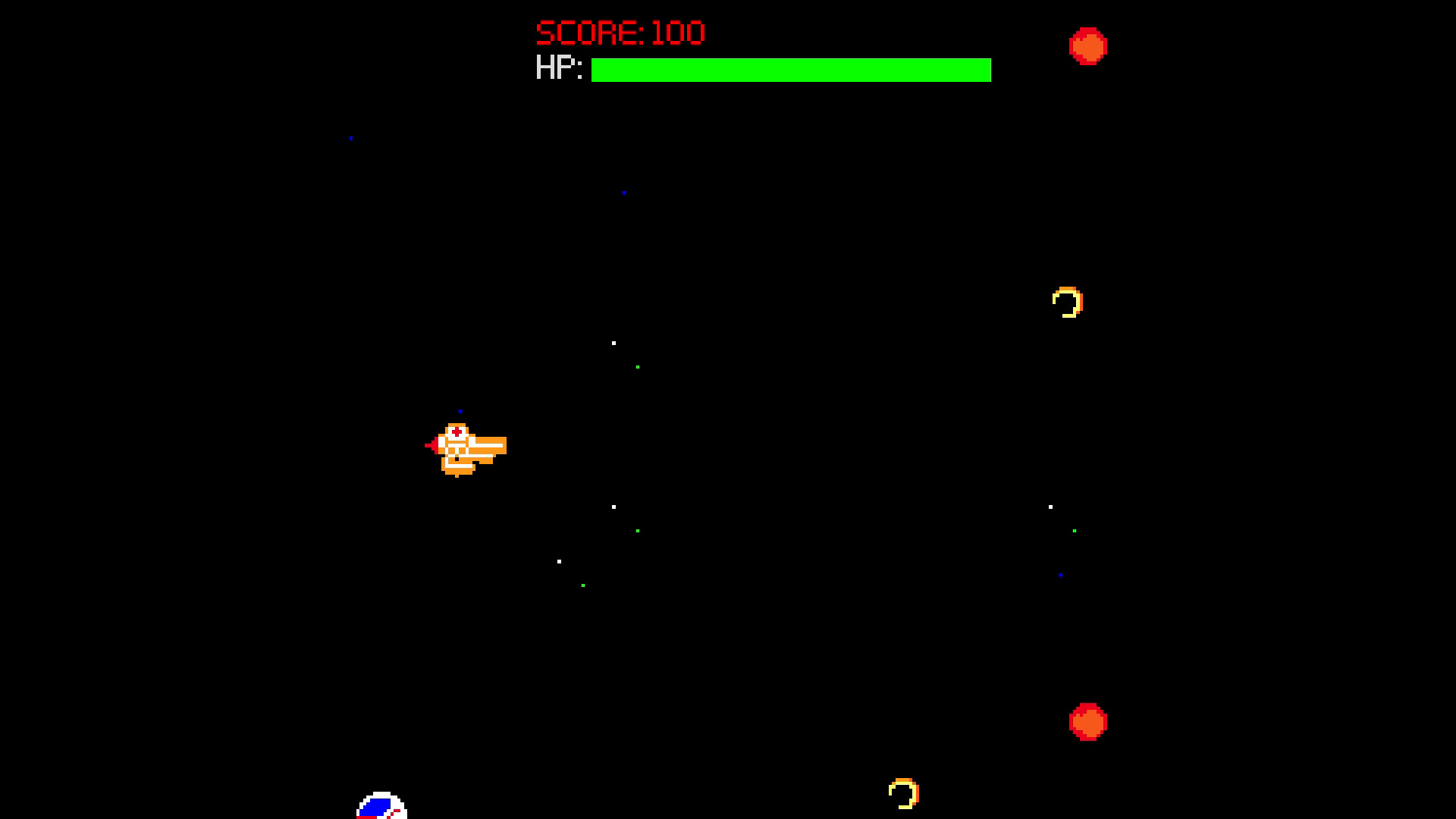This screenshot has width=1456, height=819.
Task: Click the SCORE:100 text
Action: coord(618,32)
